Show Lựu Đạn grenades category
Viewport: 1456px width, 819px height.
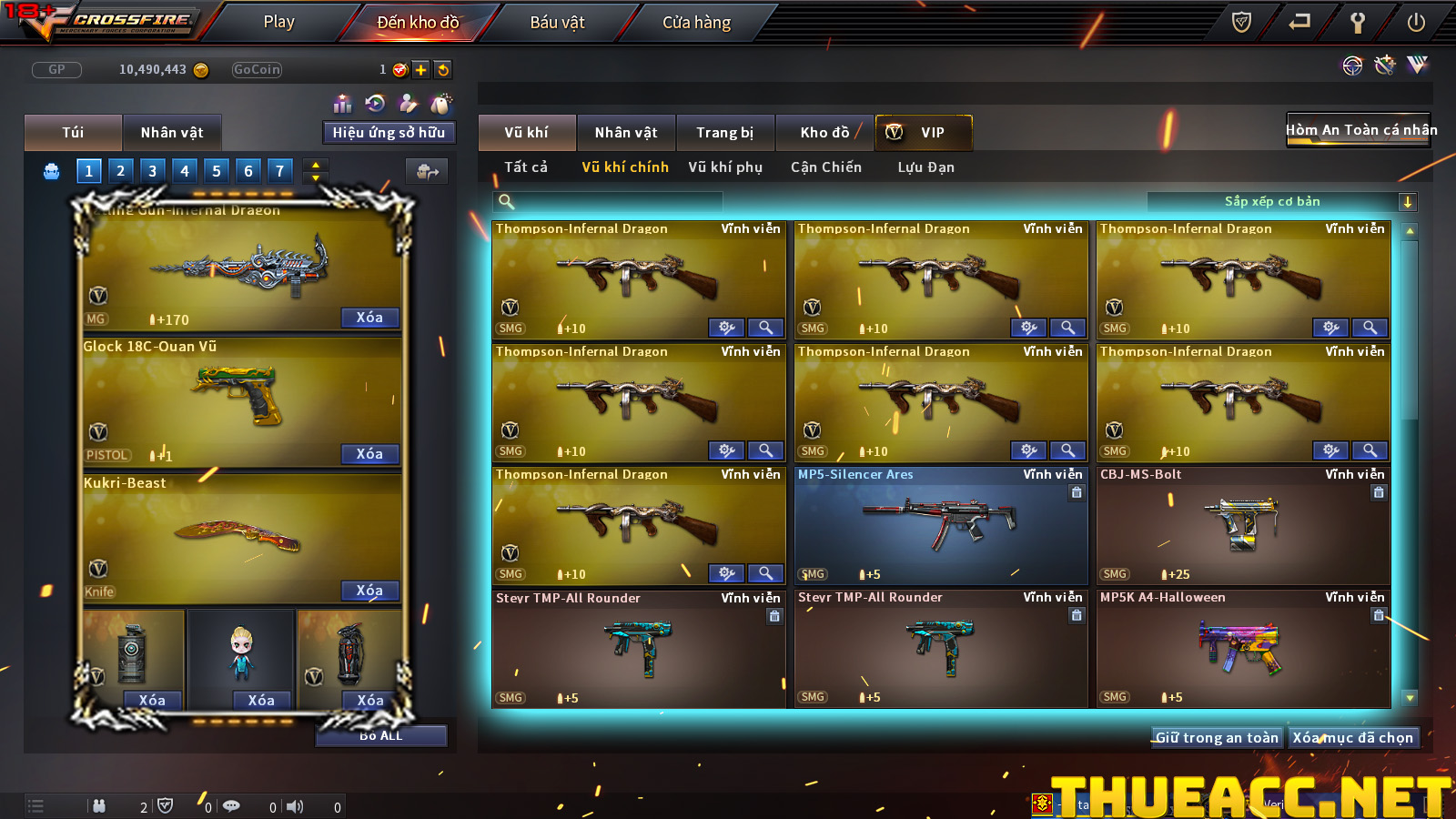(x=925, y=167)
